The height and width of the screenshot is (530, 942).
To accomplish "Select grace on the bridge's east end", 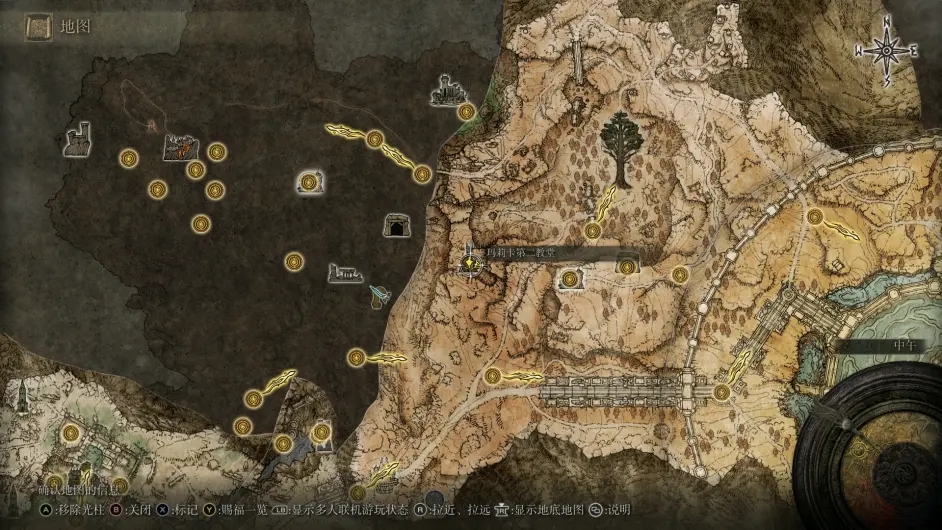I will click(722, 391).
